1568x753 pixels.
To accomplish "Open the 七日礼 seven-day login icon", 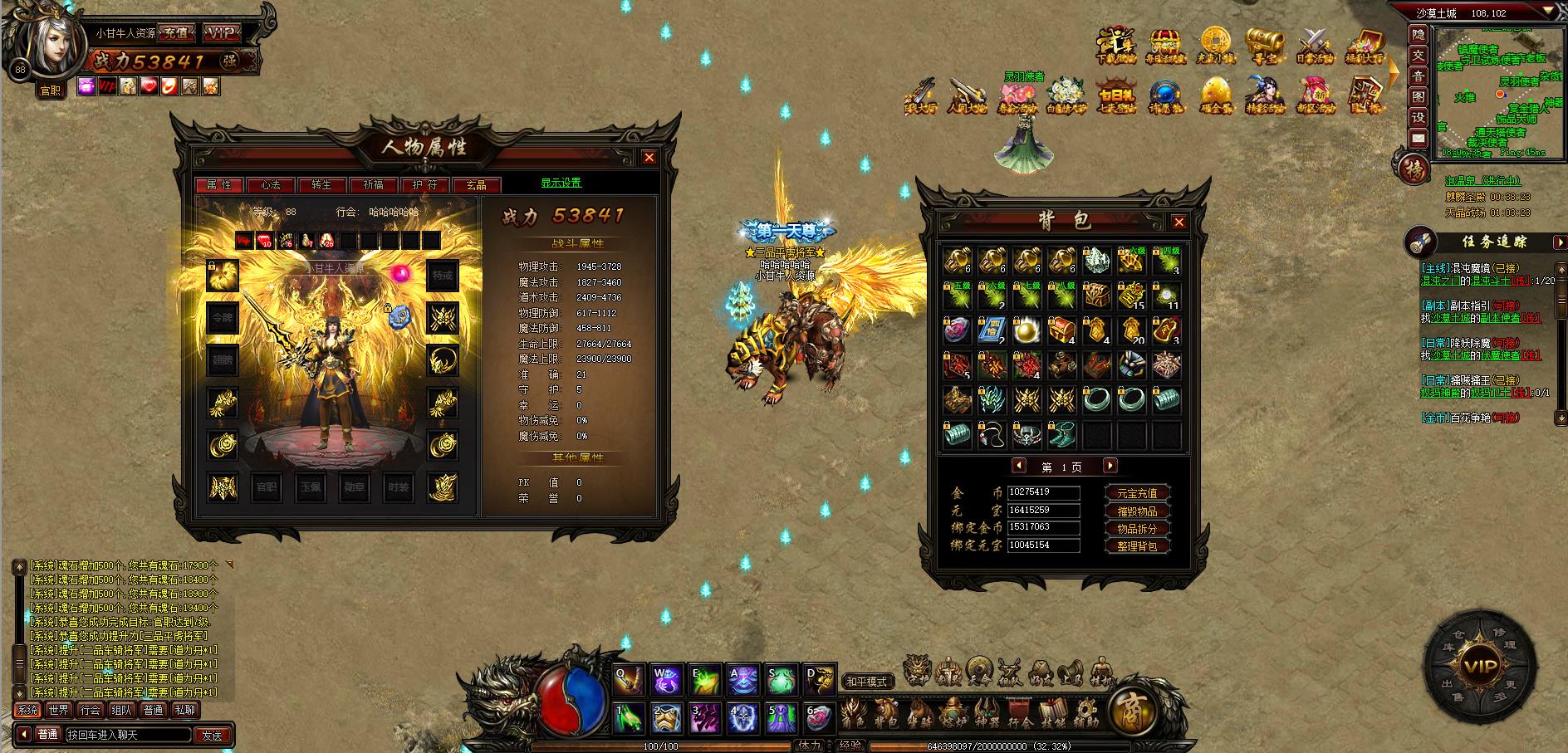I will 1115,97.
